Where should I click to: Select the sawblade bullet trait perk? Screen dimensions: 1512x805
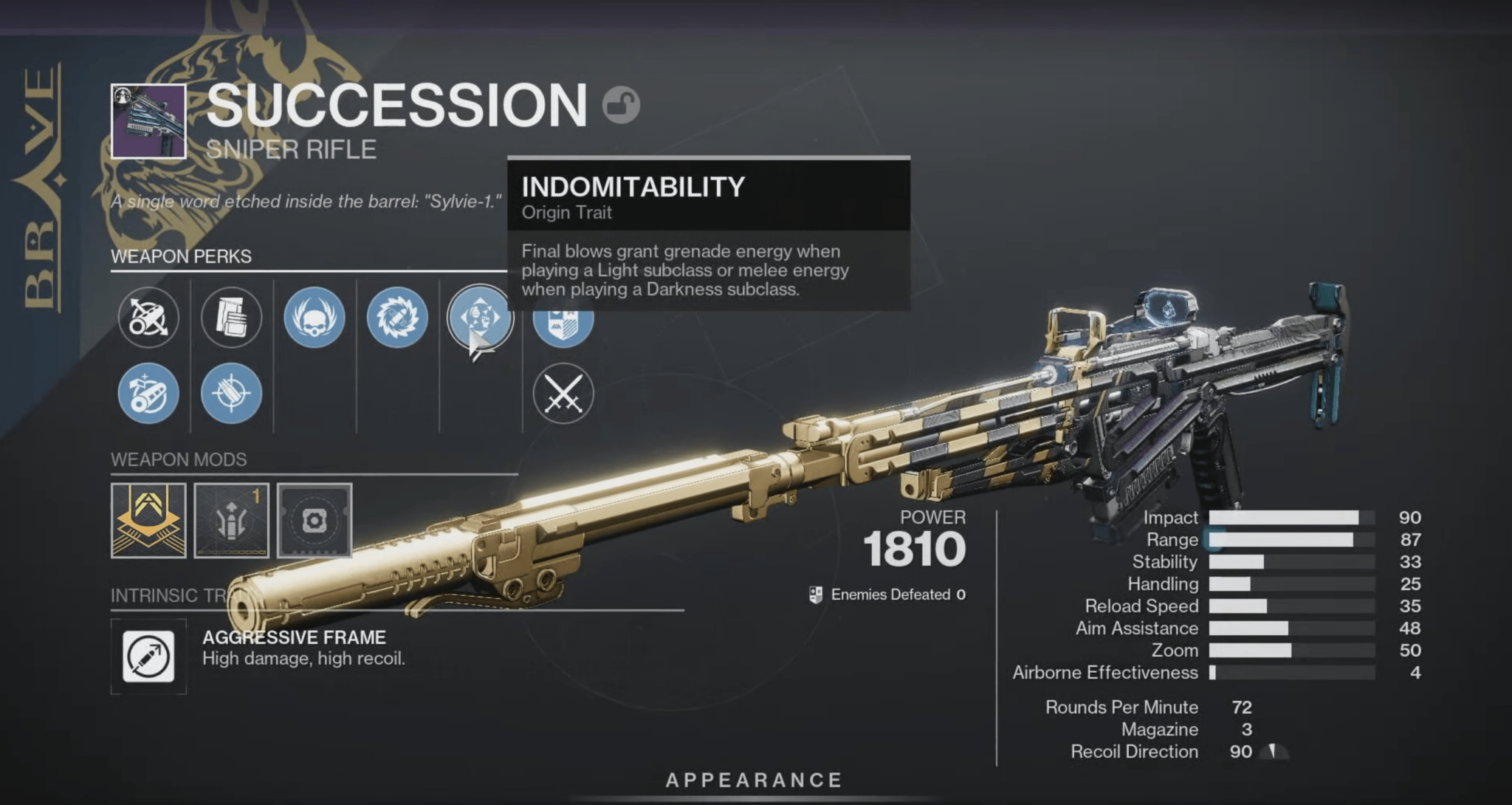click(x=397, y=318)
